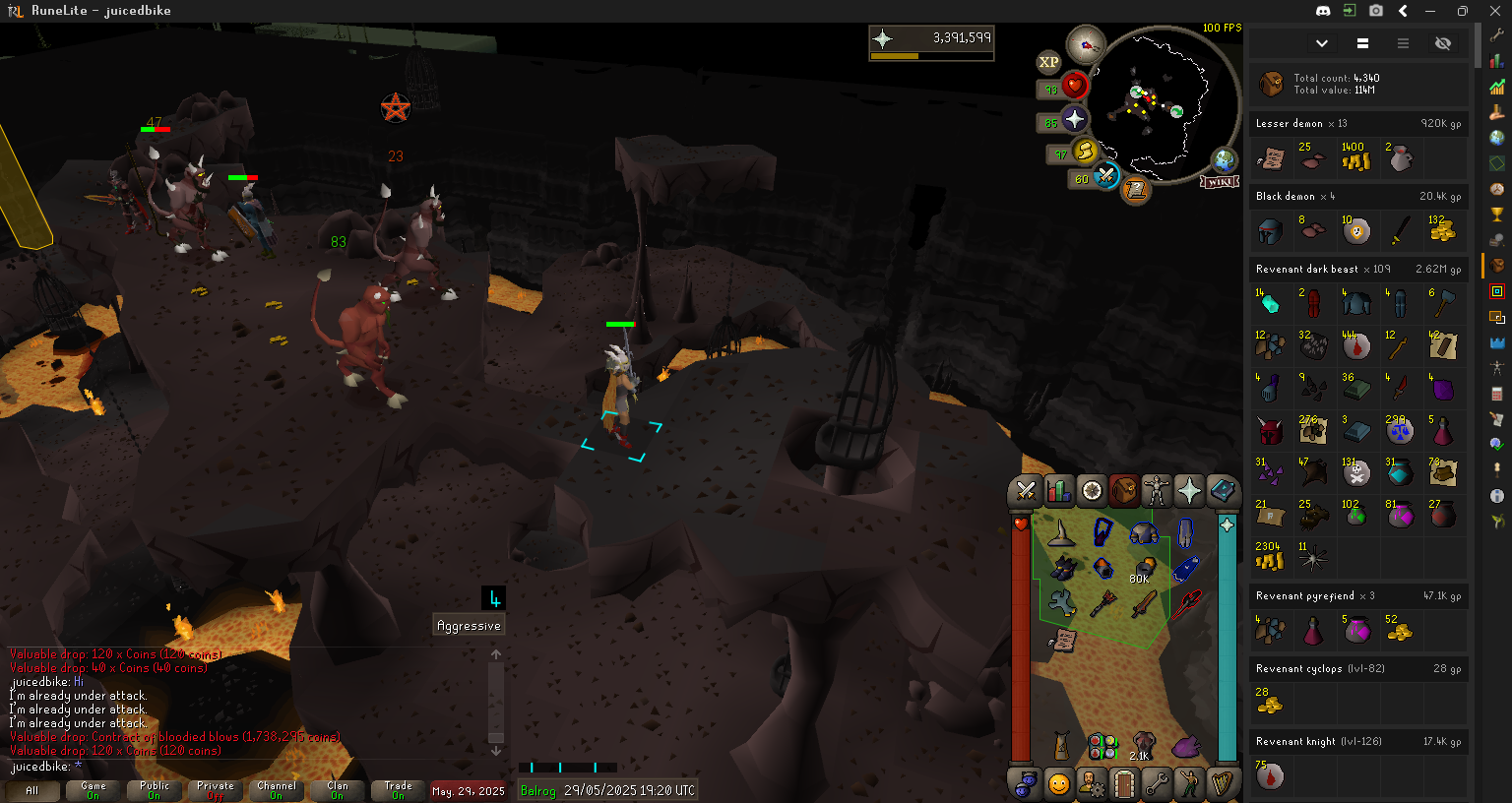
Task: Show the Prayer tab
Action: pyautogui.click(x=1189, y=490)
